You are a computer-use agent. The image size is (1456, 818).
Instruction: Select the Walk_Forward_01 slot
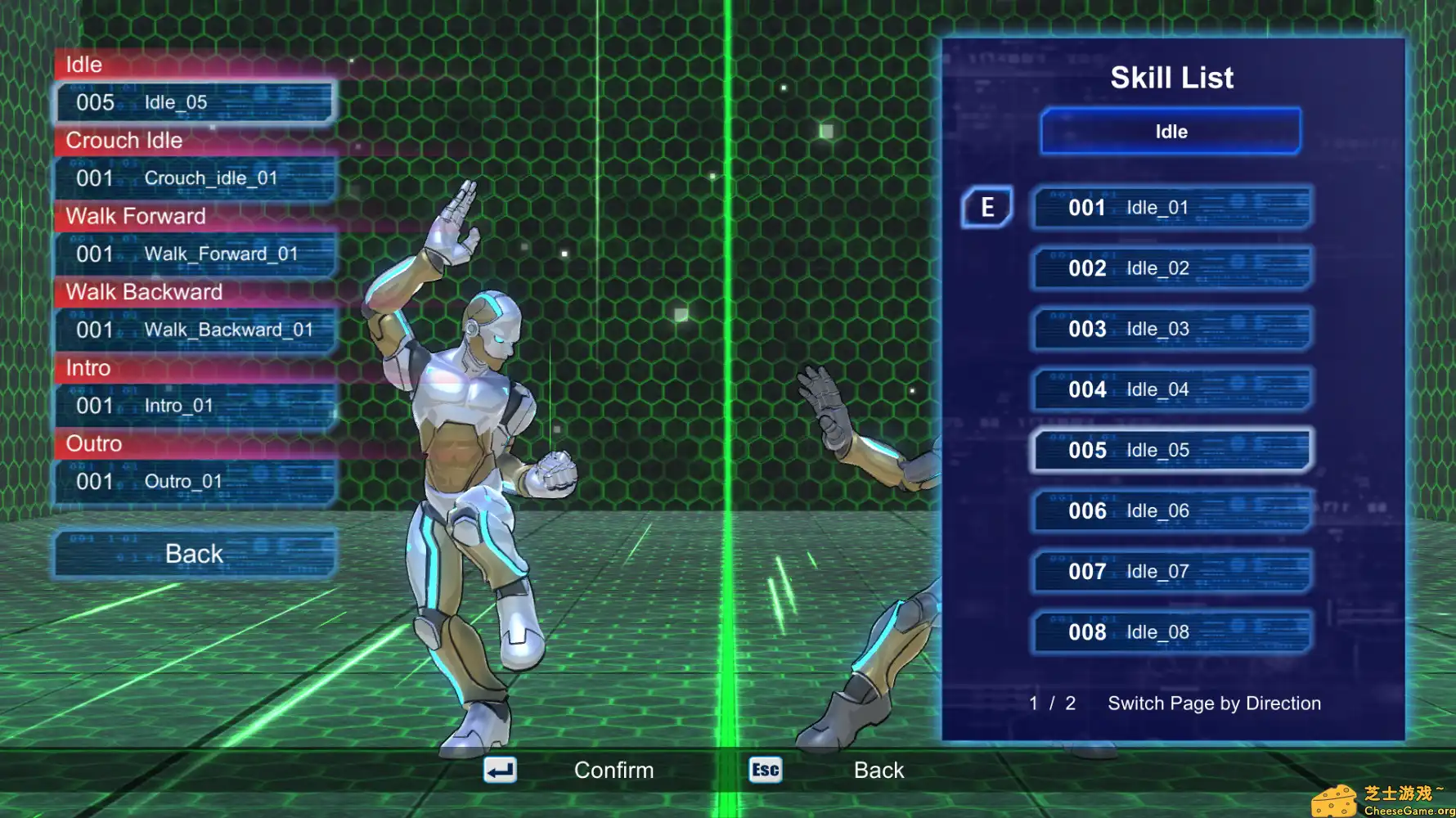194,254
